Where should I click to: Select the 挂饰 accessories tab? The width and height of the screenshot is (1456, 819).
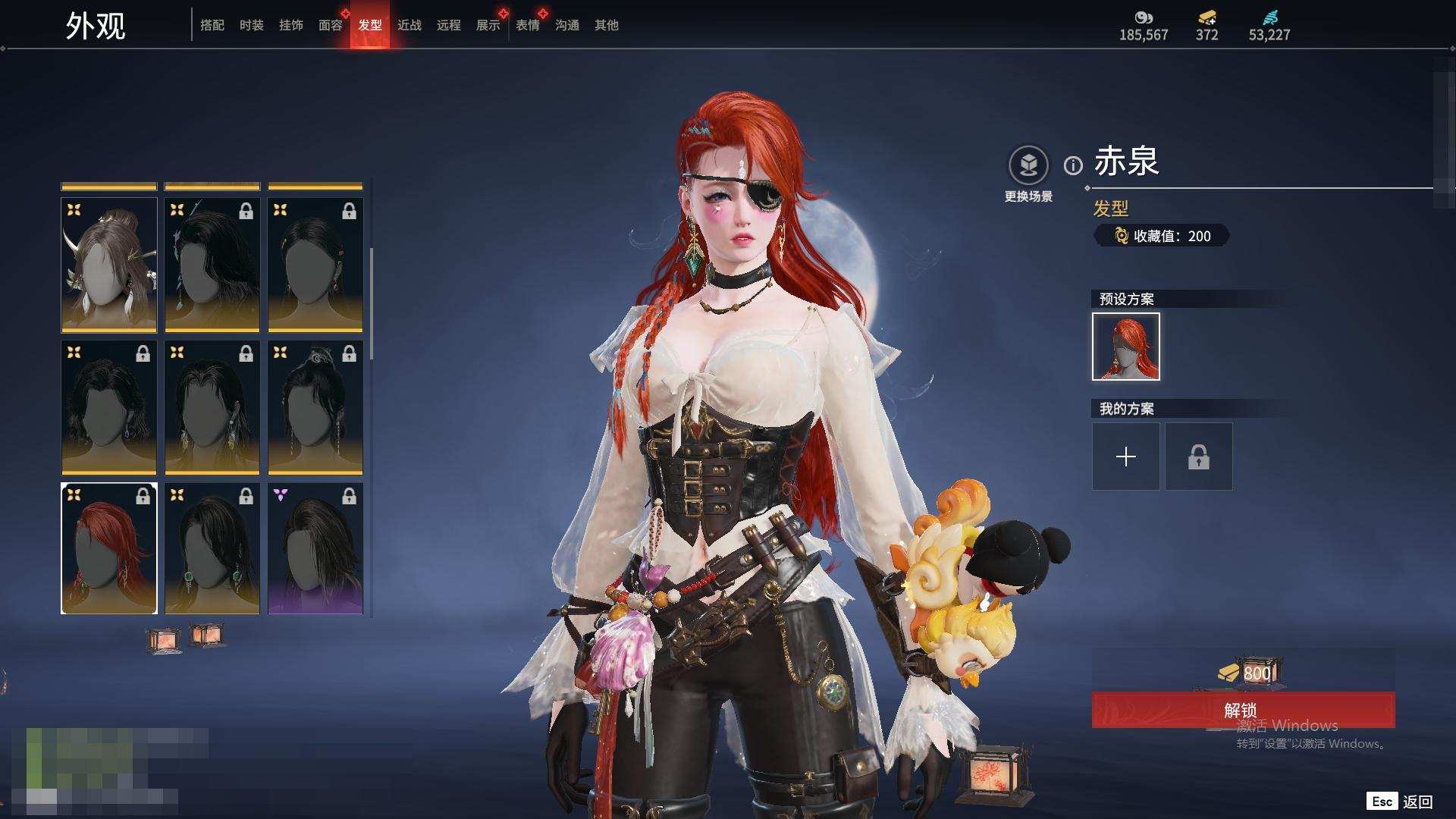pyautogui.click(x=291, y=25)
